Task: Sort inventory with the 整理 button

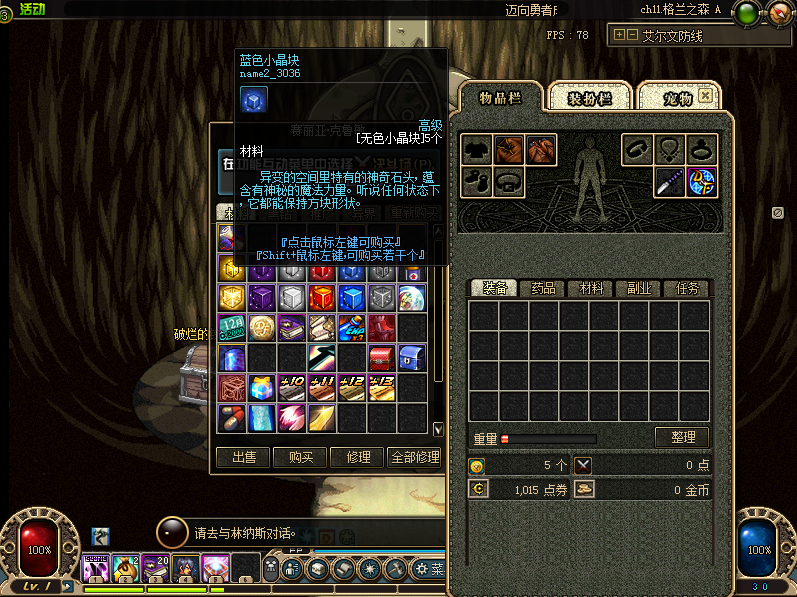Action: (x=682, y=438)
